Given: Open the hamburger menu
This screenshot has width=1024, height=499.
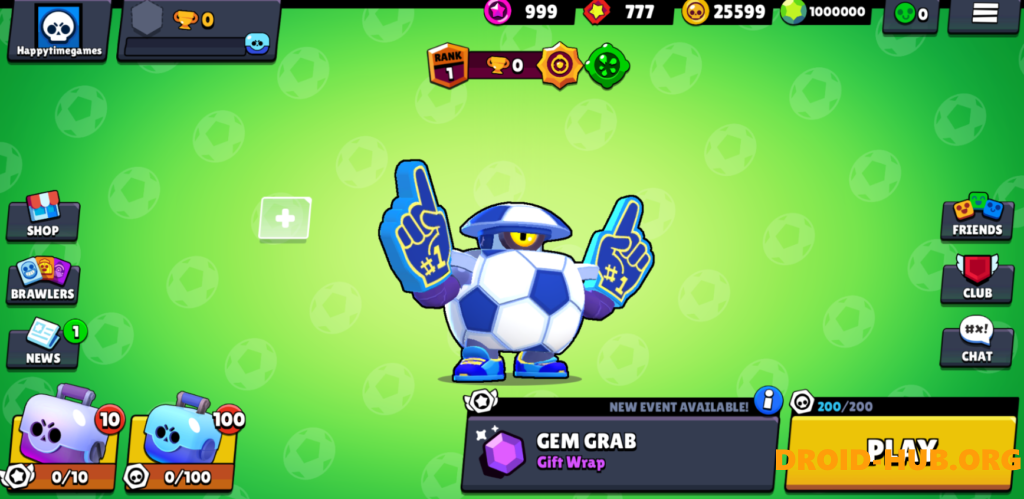Looking at the screenshot, I should pyautogui.click(x=985, y=13).
